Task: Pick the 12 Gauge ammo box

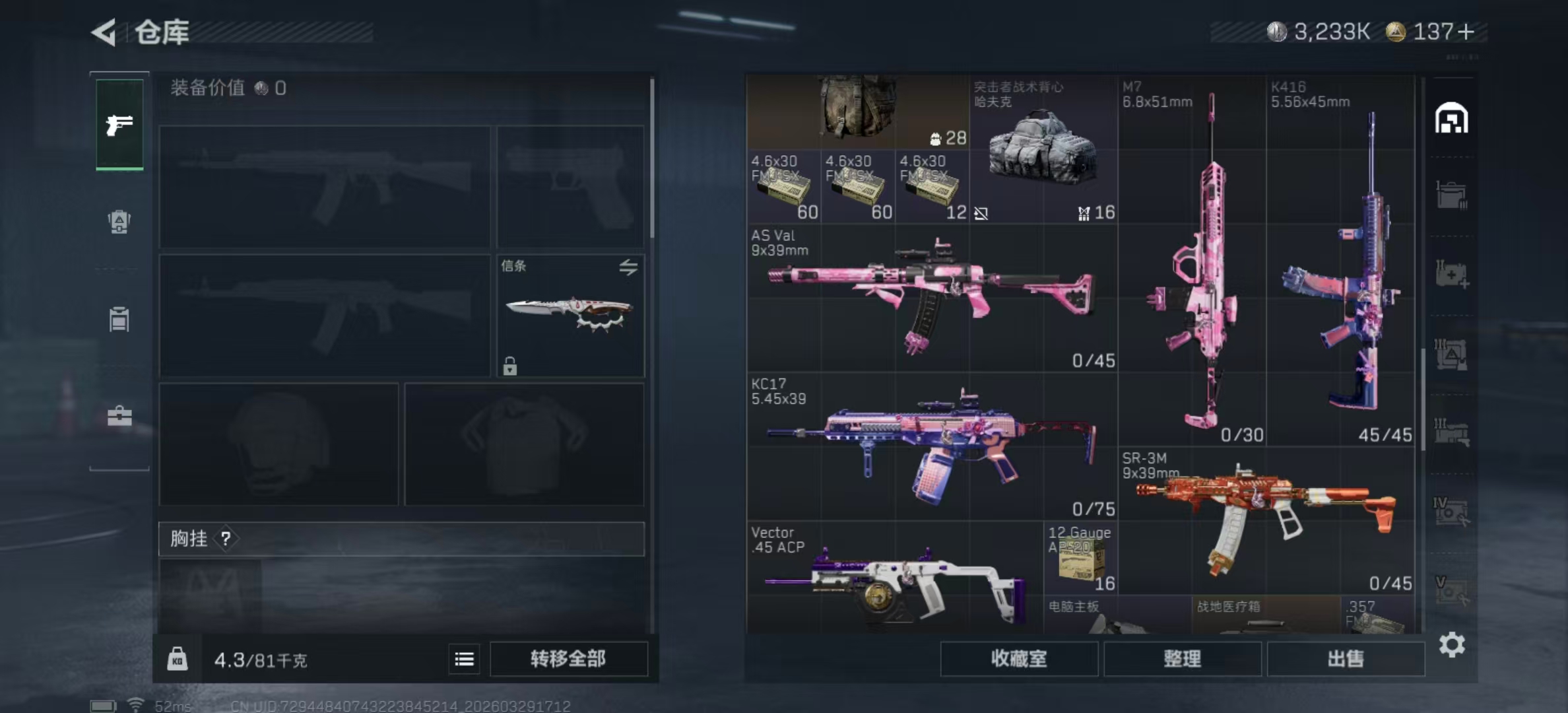Action: 1080,558
